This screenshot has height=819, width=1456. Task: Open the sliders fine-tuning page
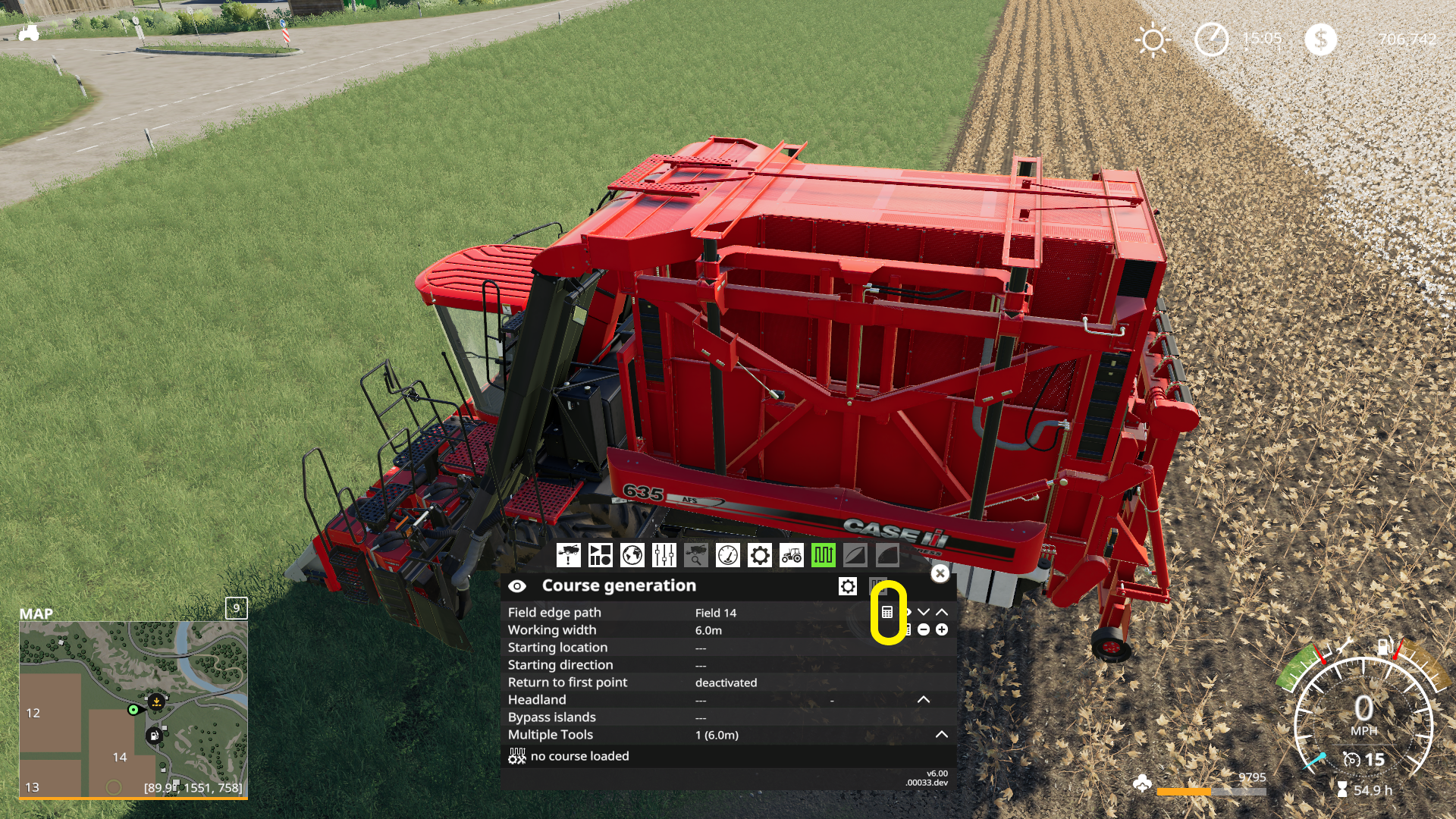tap(663, 555)
